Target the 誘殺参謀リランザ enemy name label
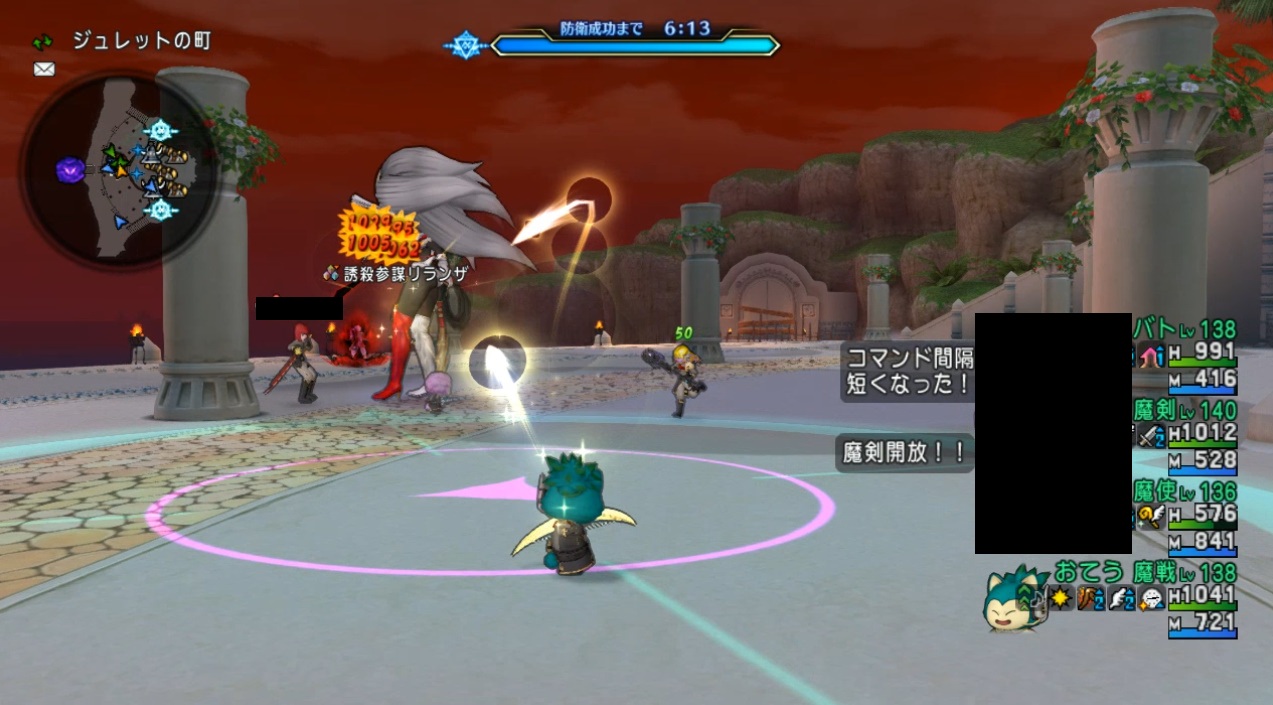Image resolution: width=1273 pixels, height=705 pixels. tap(397, 272)
